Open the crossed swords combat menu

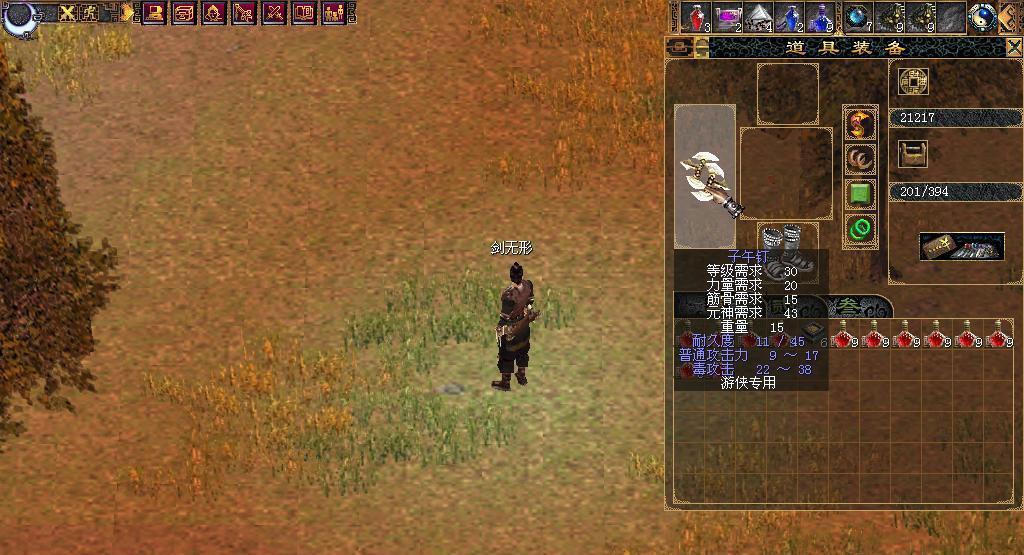[x=274, y=13]
